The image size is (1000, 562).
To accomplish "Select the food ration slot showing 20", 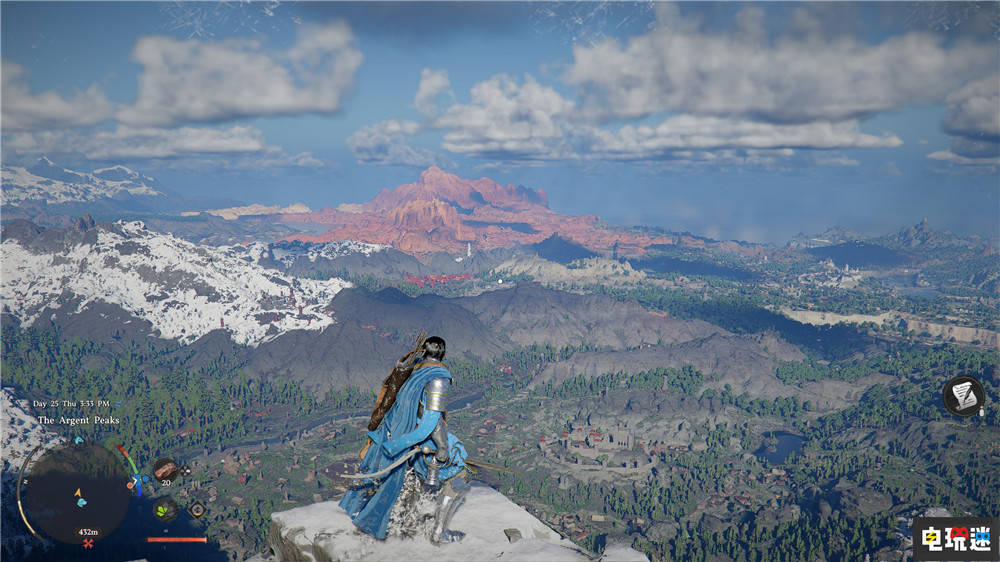I will [x=165, y=470].
